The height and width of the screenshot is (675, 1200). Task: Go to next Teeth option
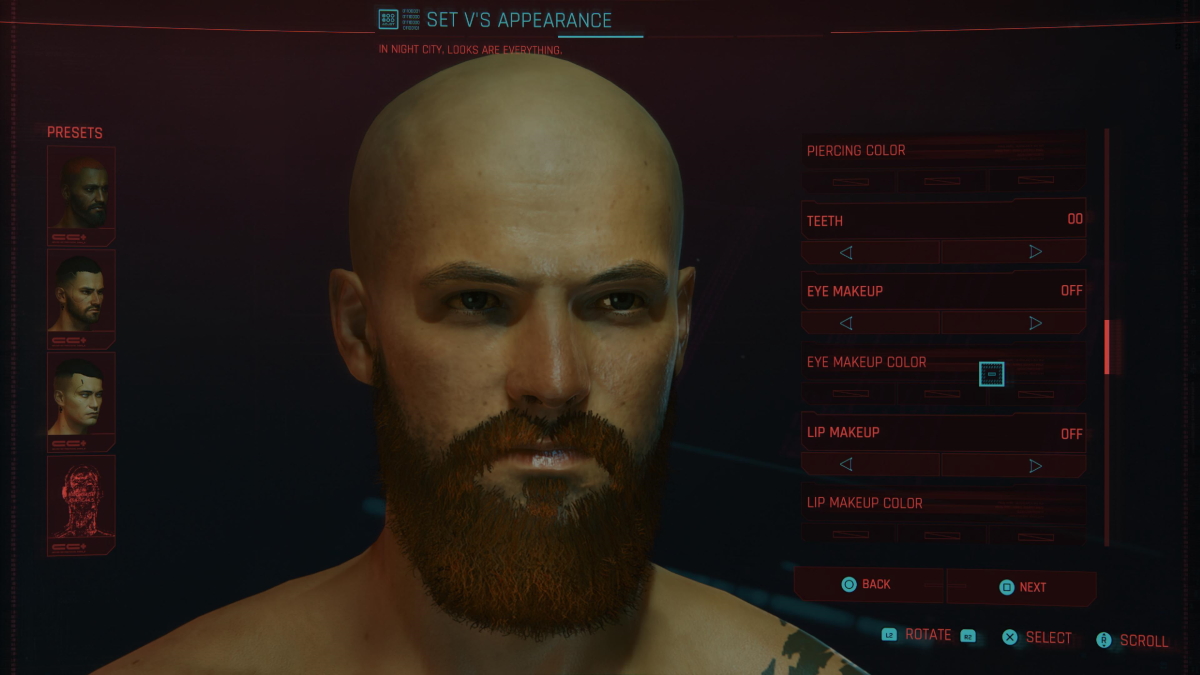(x=1035, y=252)
